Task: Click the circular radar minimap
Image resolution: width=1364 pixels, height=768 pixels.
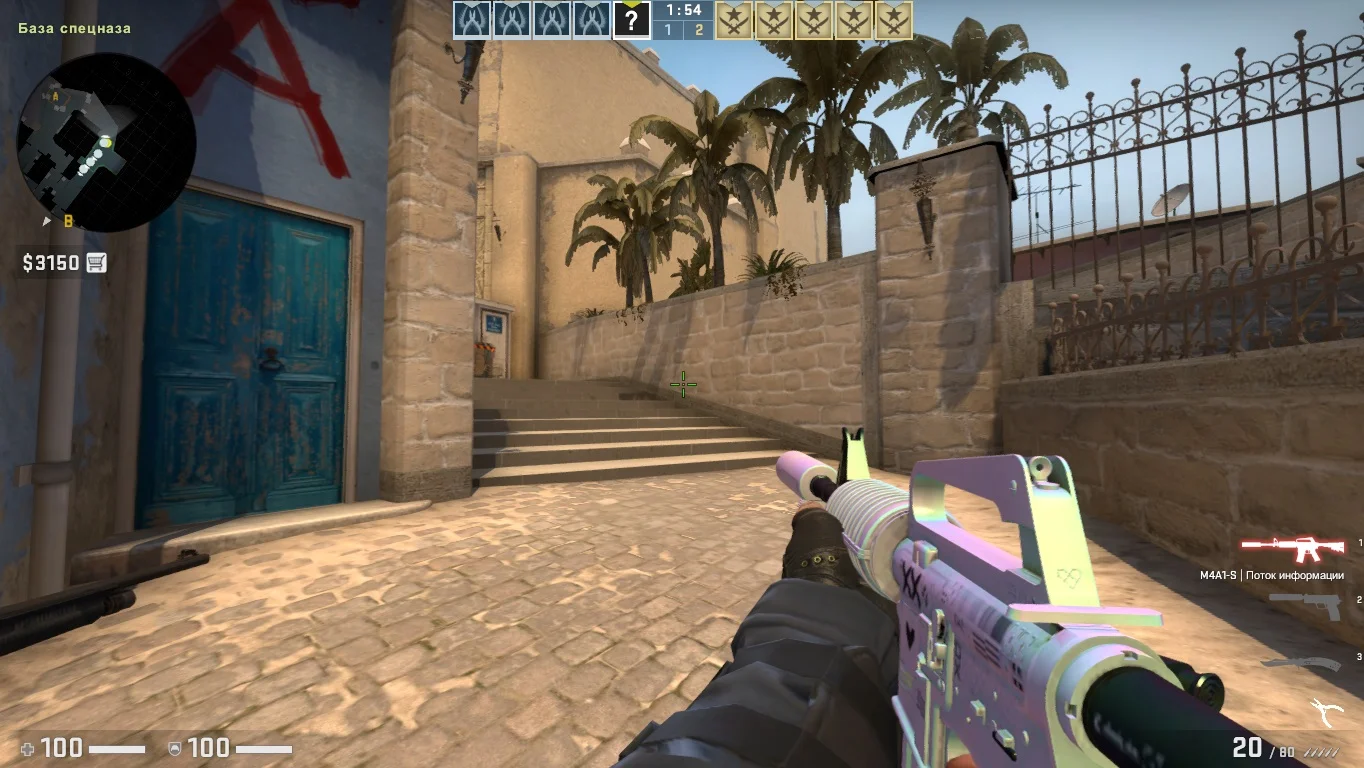Action: click(x=105, y=142)
